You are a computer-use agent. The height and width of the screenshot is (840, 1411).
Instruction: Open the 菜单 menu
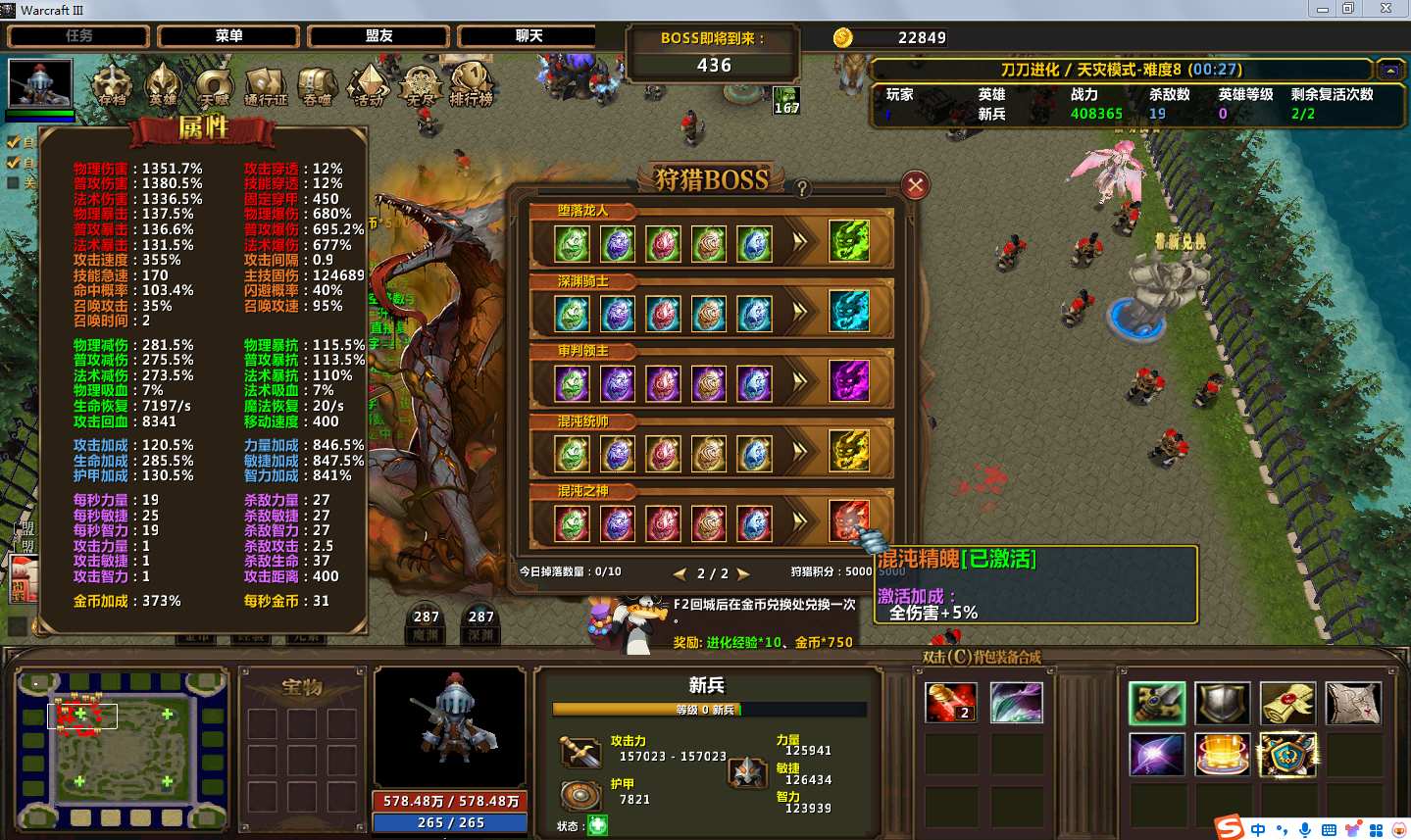point(228,36)
